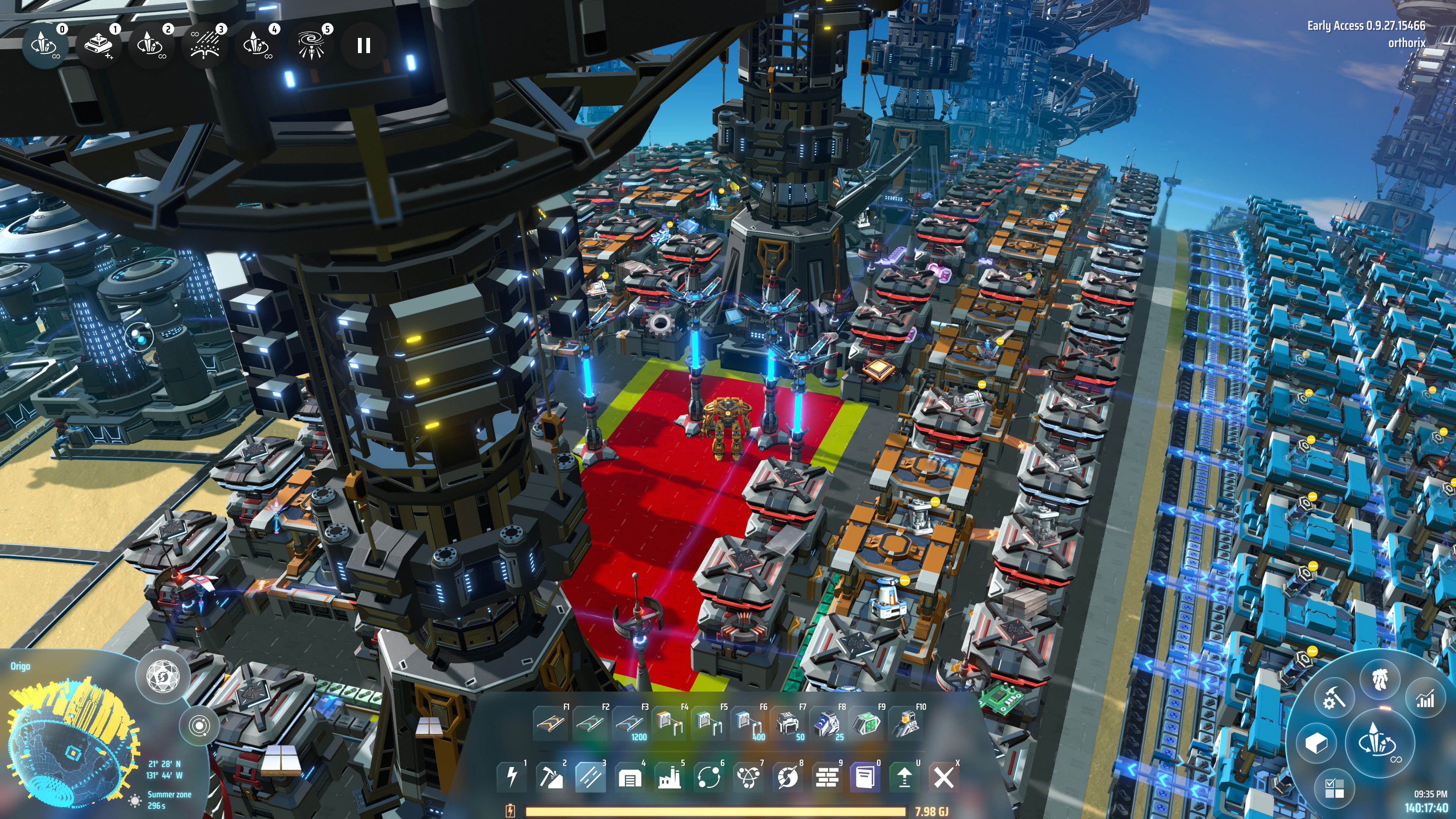Activate the X dismantle button
This screenshot has width=1456, height=819.
tap(943, 778)
